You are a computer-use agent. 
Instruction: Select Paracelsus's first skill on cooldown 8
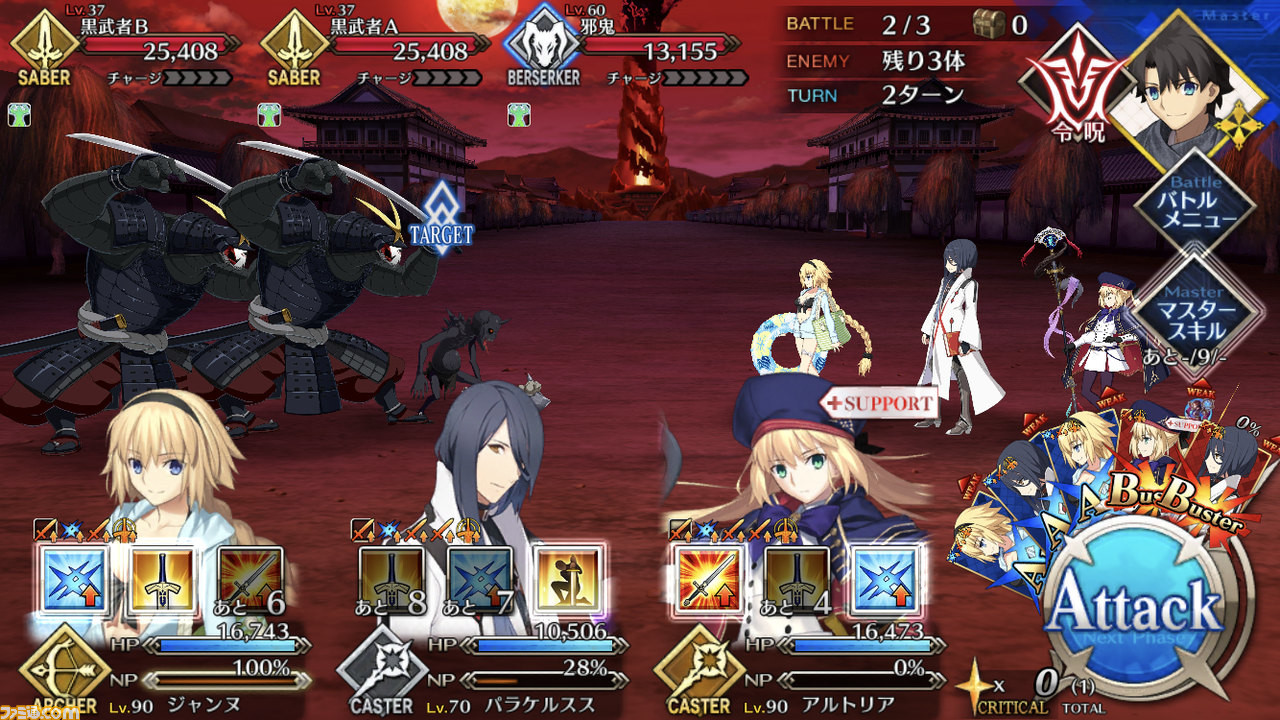click(392, 580)
